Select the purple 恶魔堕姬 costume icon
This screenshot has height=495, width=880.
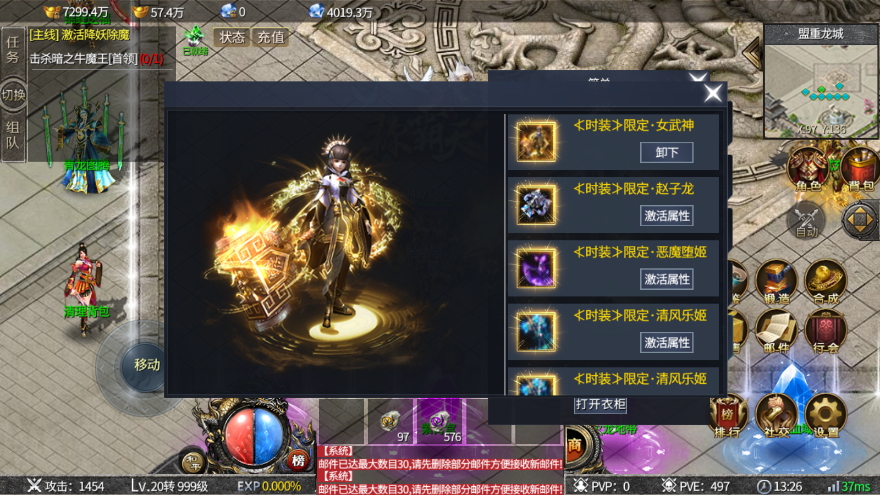coord(537,268)
